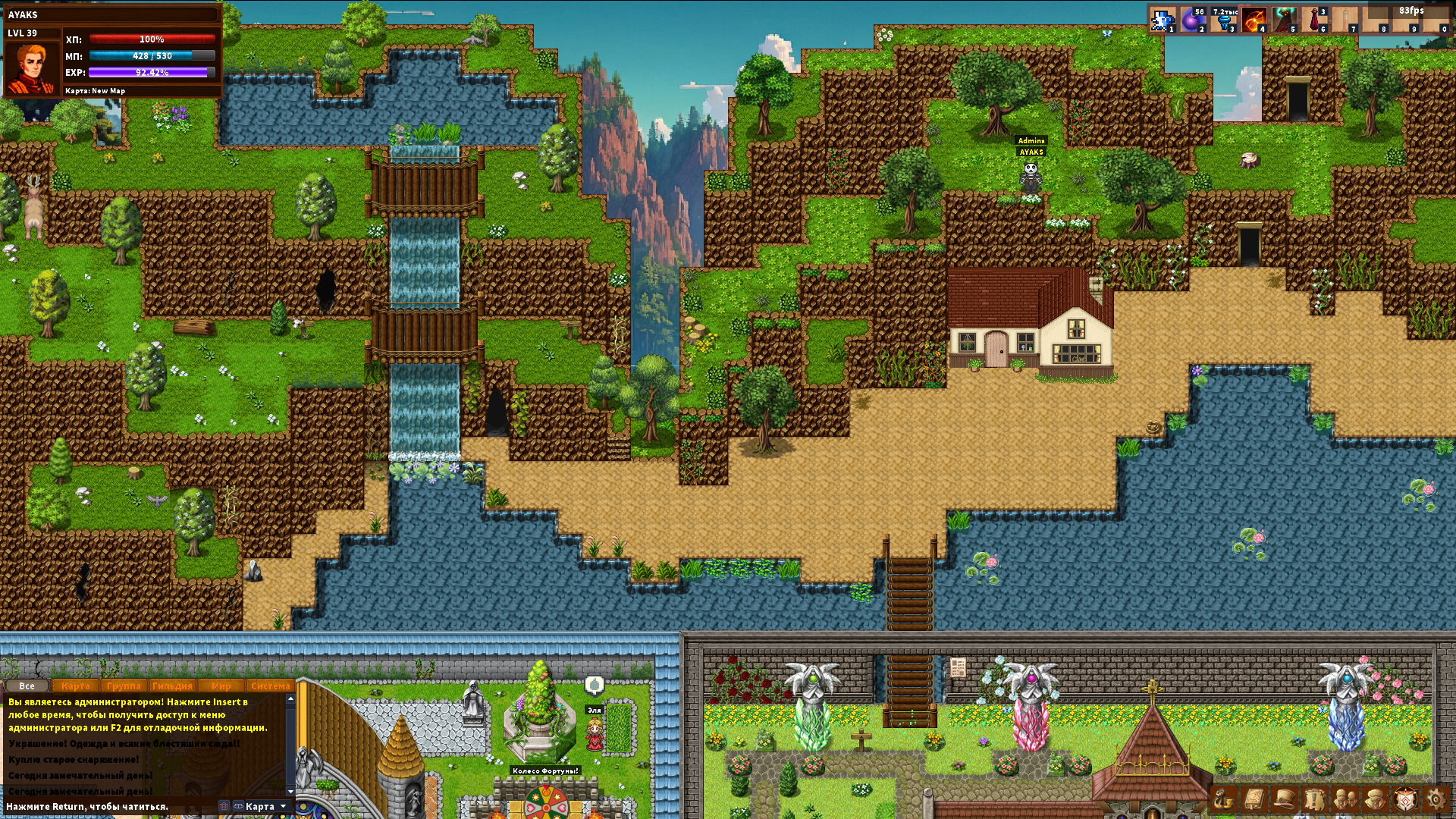This screenshot has width=1456, height=819.
Task: Use the purple orb item in slot 2
Action: [x=1192, y=20]
